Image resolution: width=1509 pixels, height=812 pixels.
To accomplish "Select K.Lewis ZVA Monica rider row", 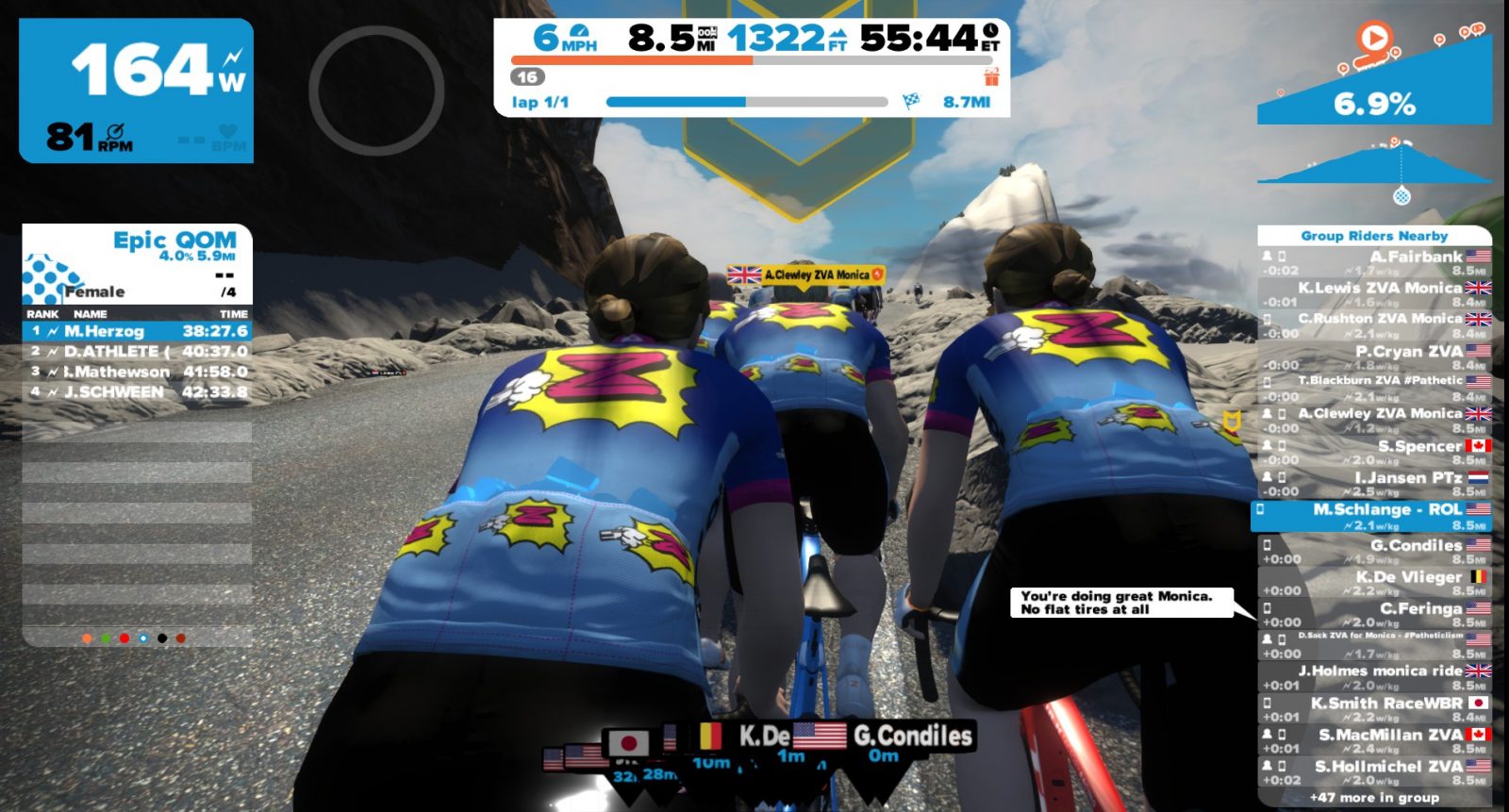I will [1375, 294].
